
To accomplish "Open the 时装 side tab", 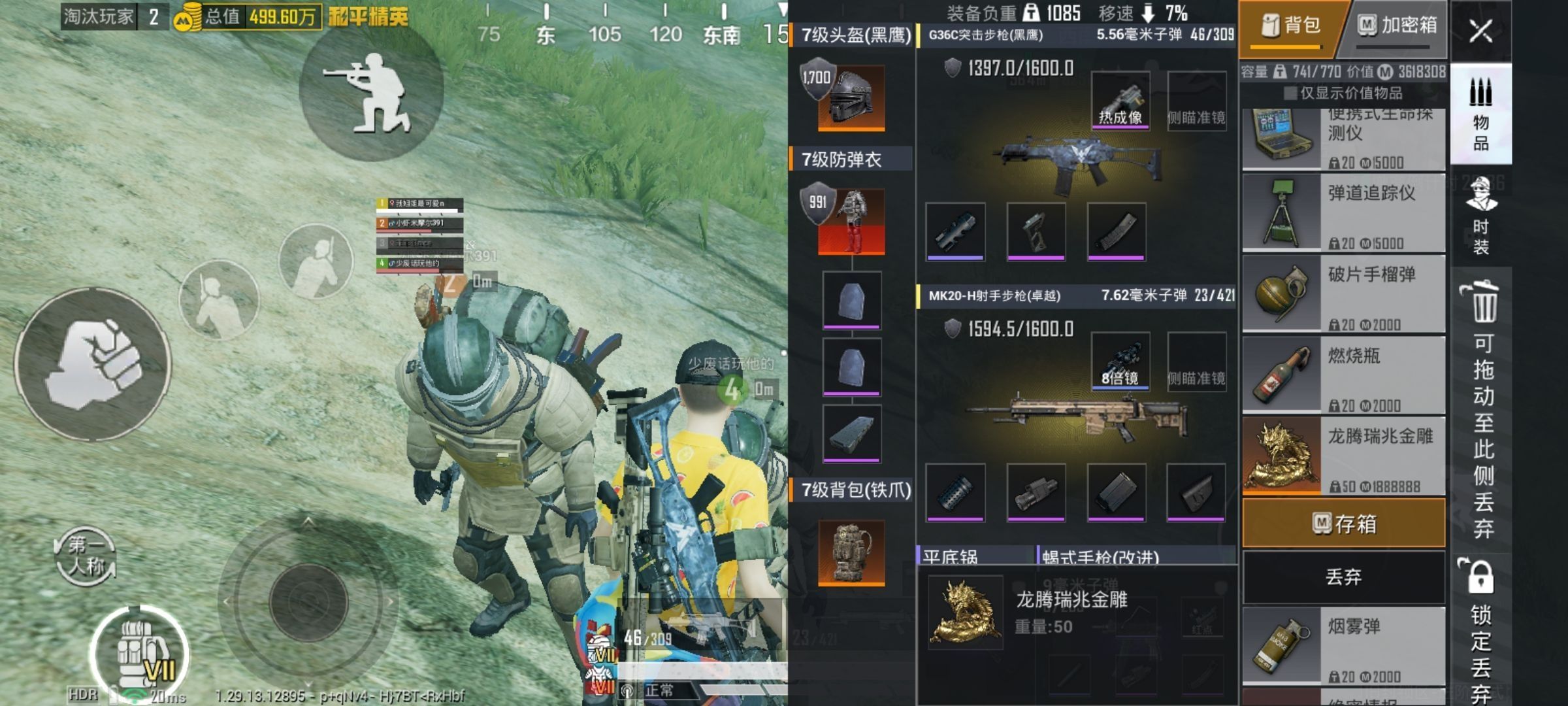I will 1481,216.
